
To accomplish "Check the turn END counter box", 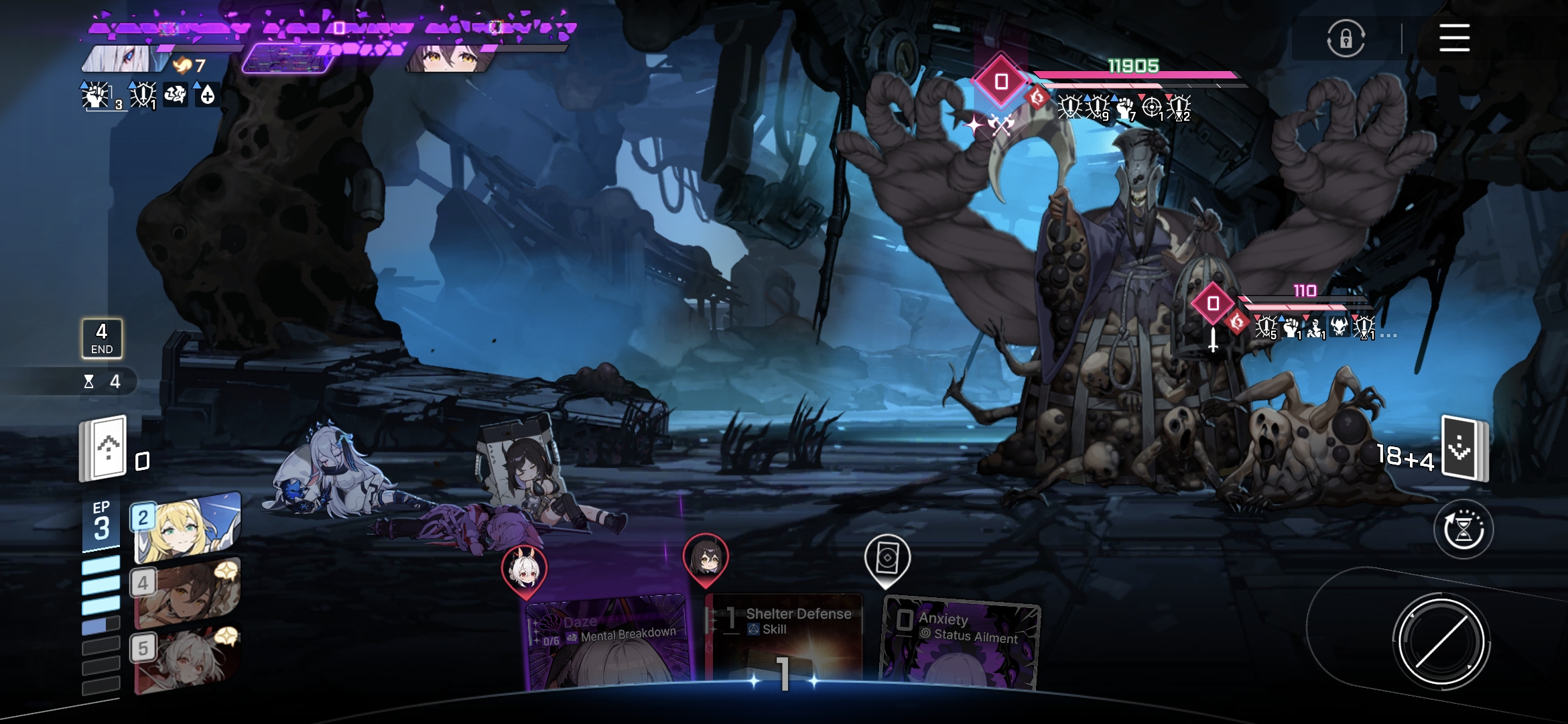I will [102, 338].
